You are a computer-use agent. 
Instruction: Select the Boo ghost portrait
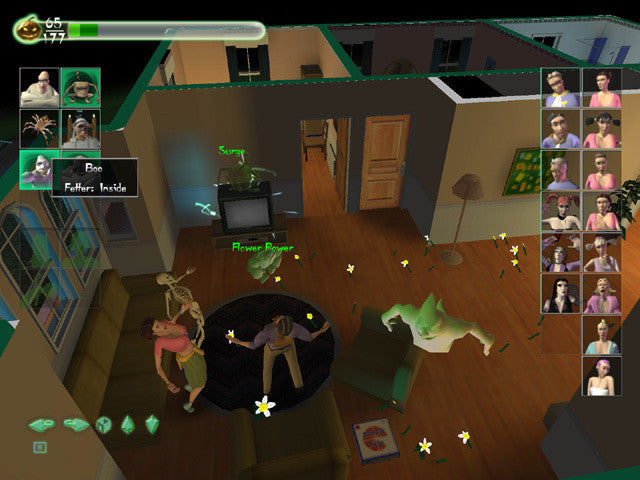39,169
